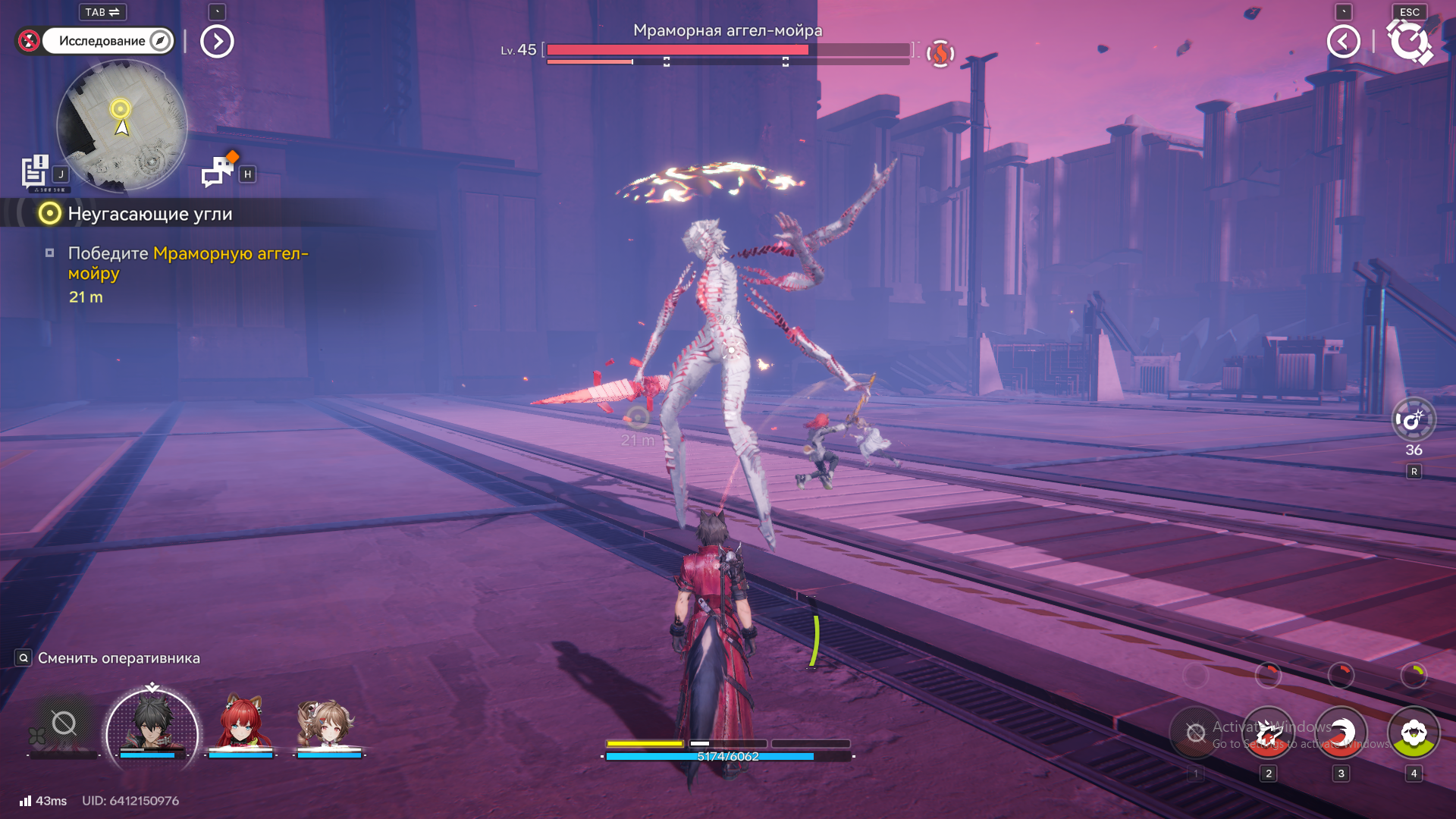1456x819 pixels.
Task: Open the circular minimap
Action: point(122,126)
